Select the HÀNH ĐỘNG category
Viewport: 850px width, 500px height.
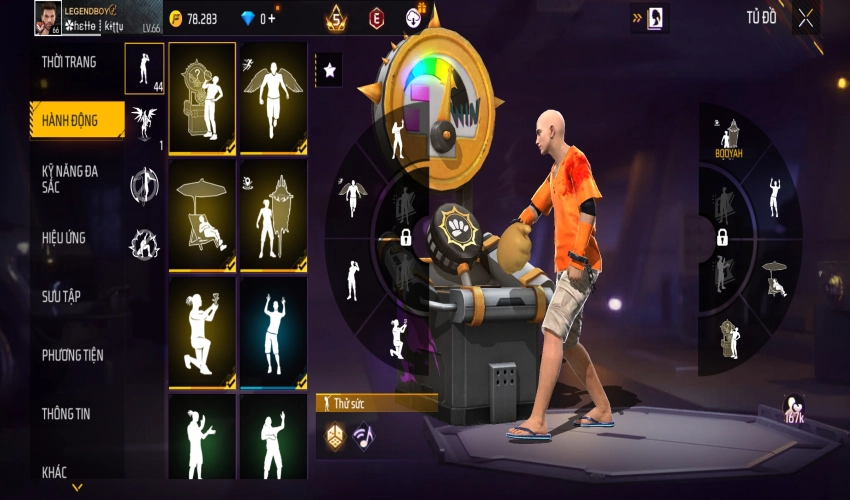[70, 120]
